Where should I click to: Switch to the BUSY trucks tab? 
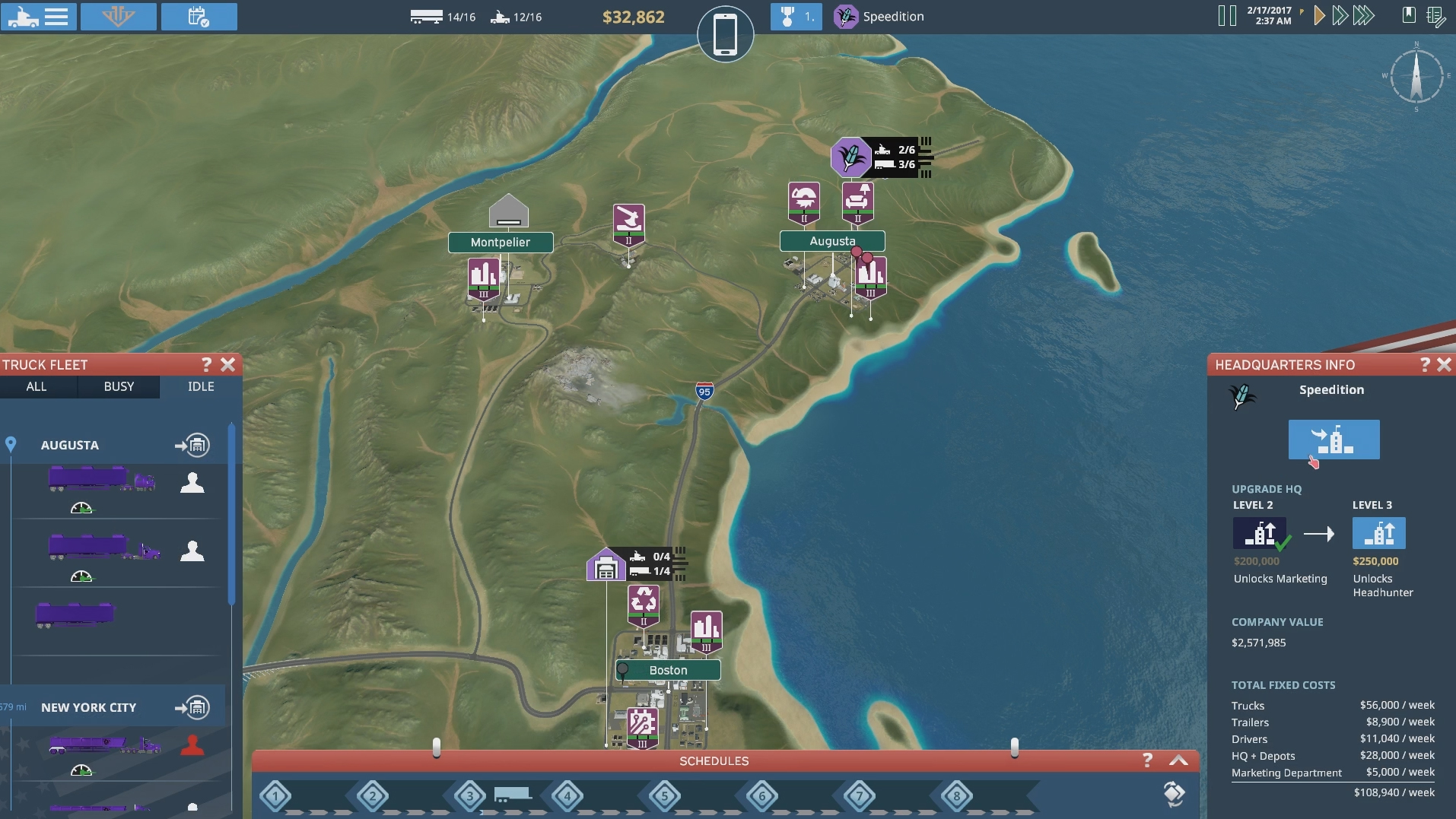pos(119,386)
